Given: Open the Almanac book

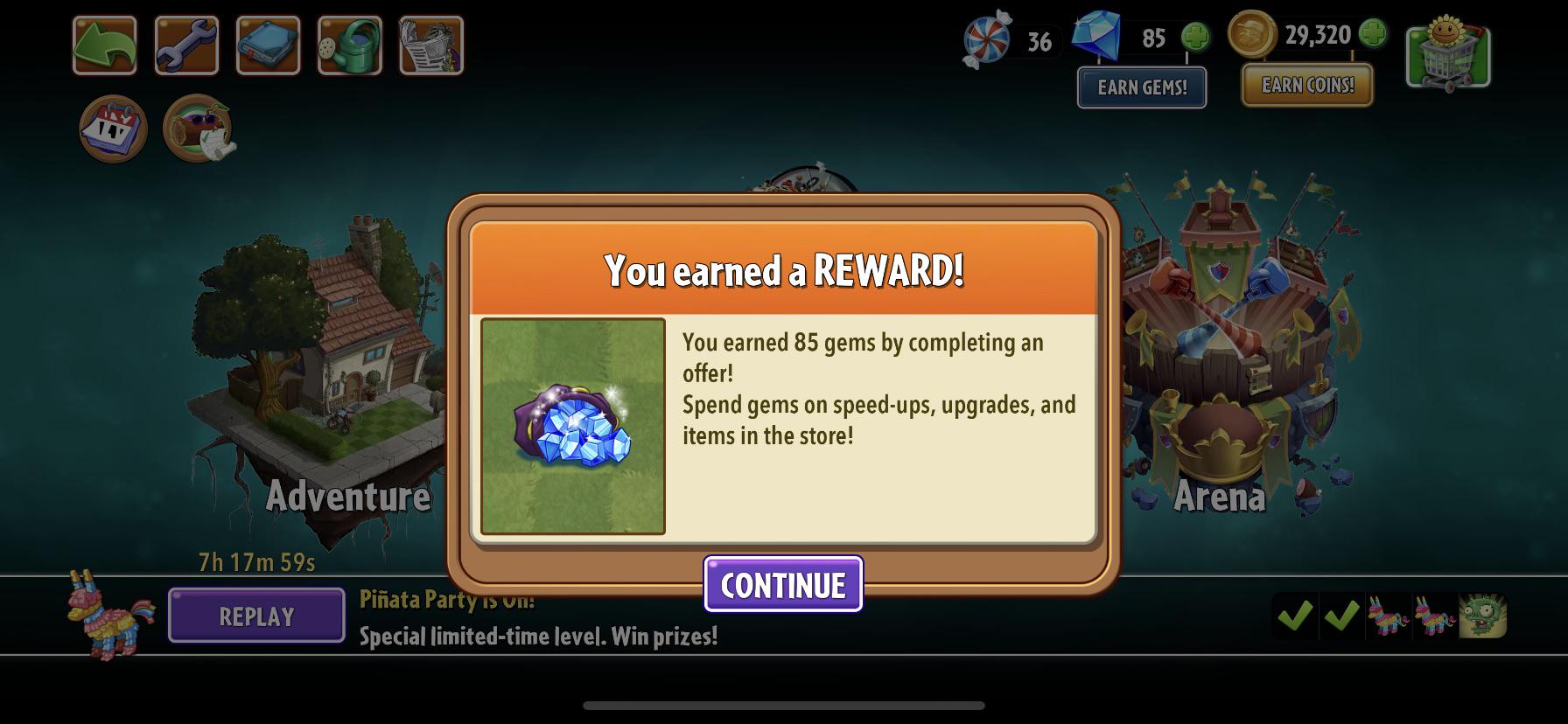Looking at the screenshot, I should pyautogui.click(x=268, y=45).
